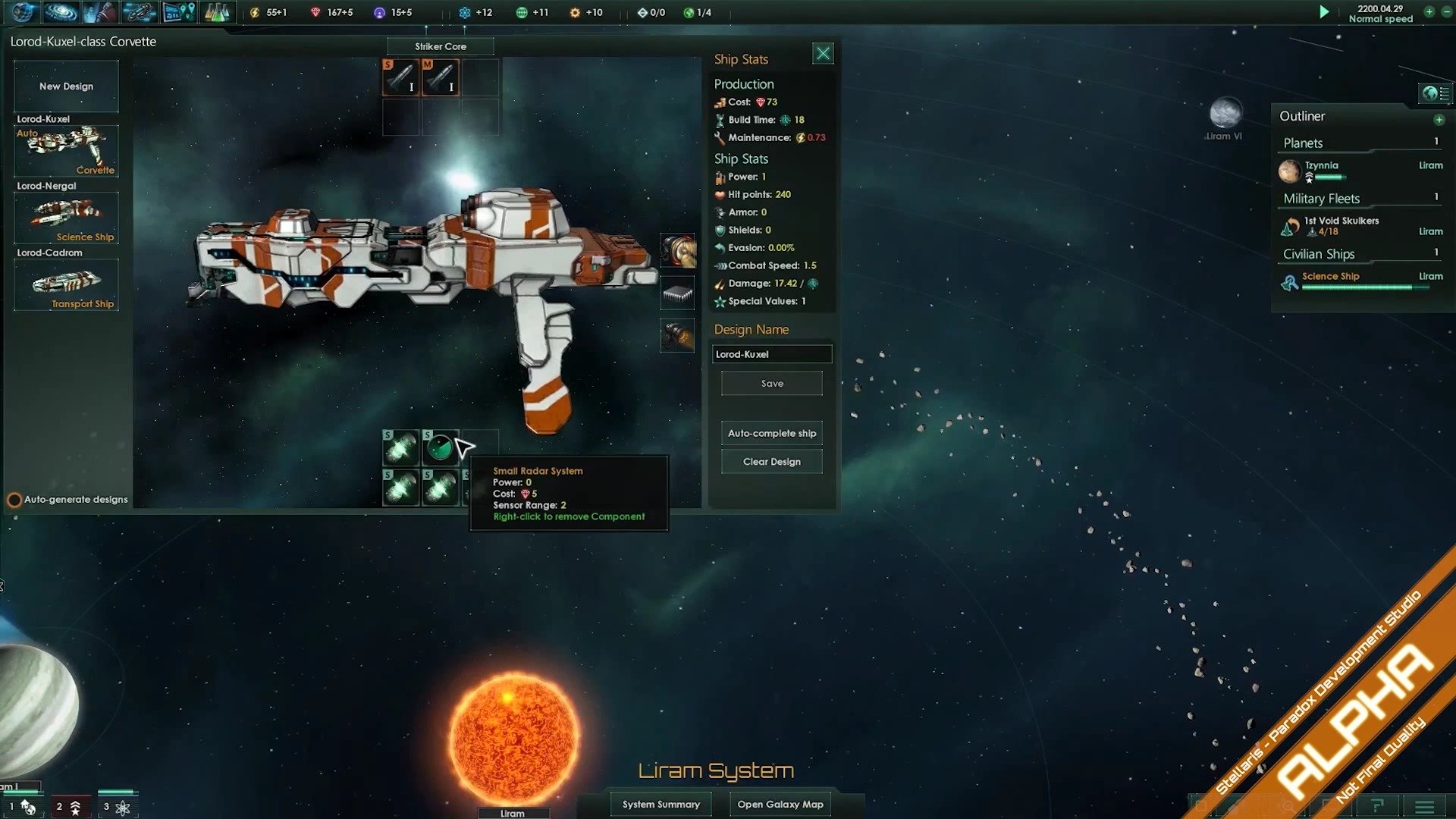Select the Lorod-Kuxel Corvette design
This screenshot has width=1456, height=819.
(x=67, y=151)
